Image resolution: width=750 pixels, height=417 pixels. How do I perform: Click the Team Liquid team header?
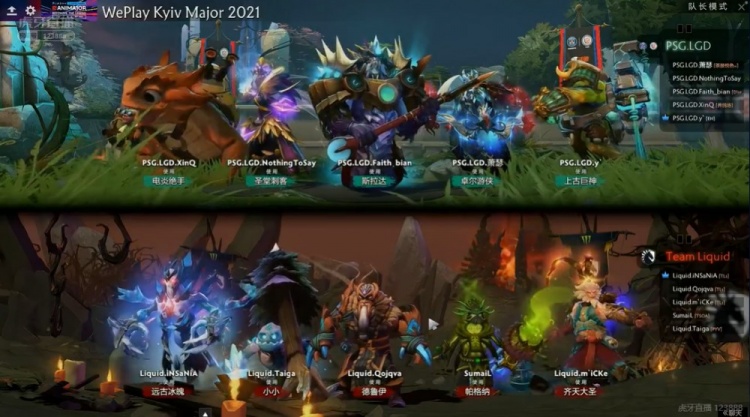[698, 256]
